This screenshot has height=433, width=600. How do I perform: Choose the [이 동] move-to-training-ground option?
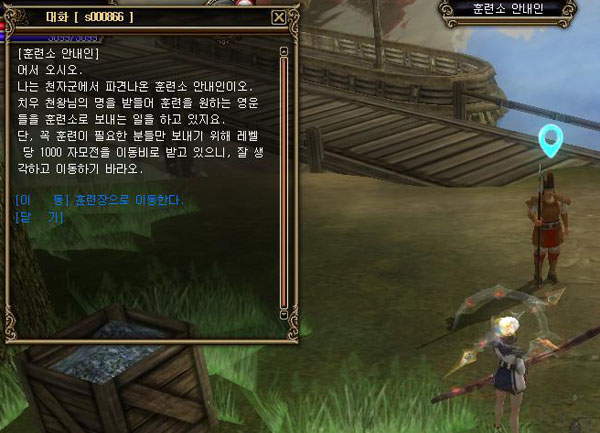pyautogui.click(x=100, y=200)
